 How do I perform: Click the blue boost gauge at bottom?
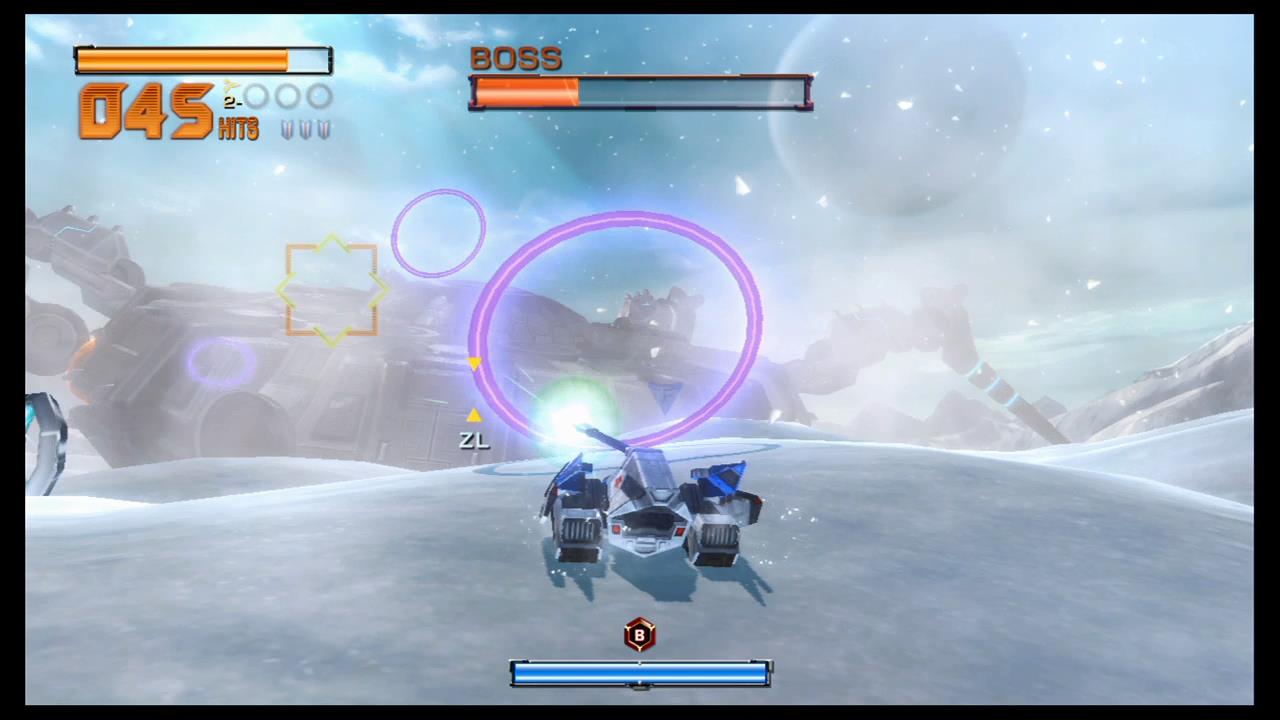click(x=640, y=675)
